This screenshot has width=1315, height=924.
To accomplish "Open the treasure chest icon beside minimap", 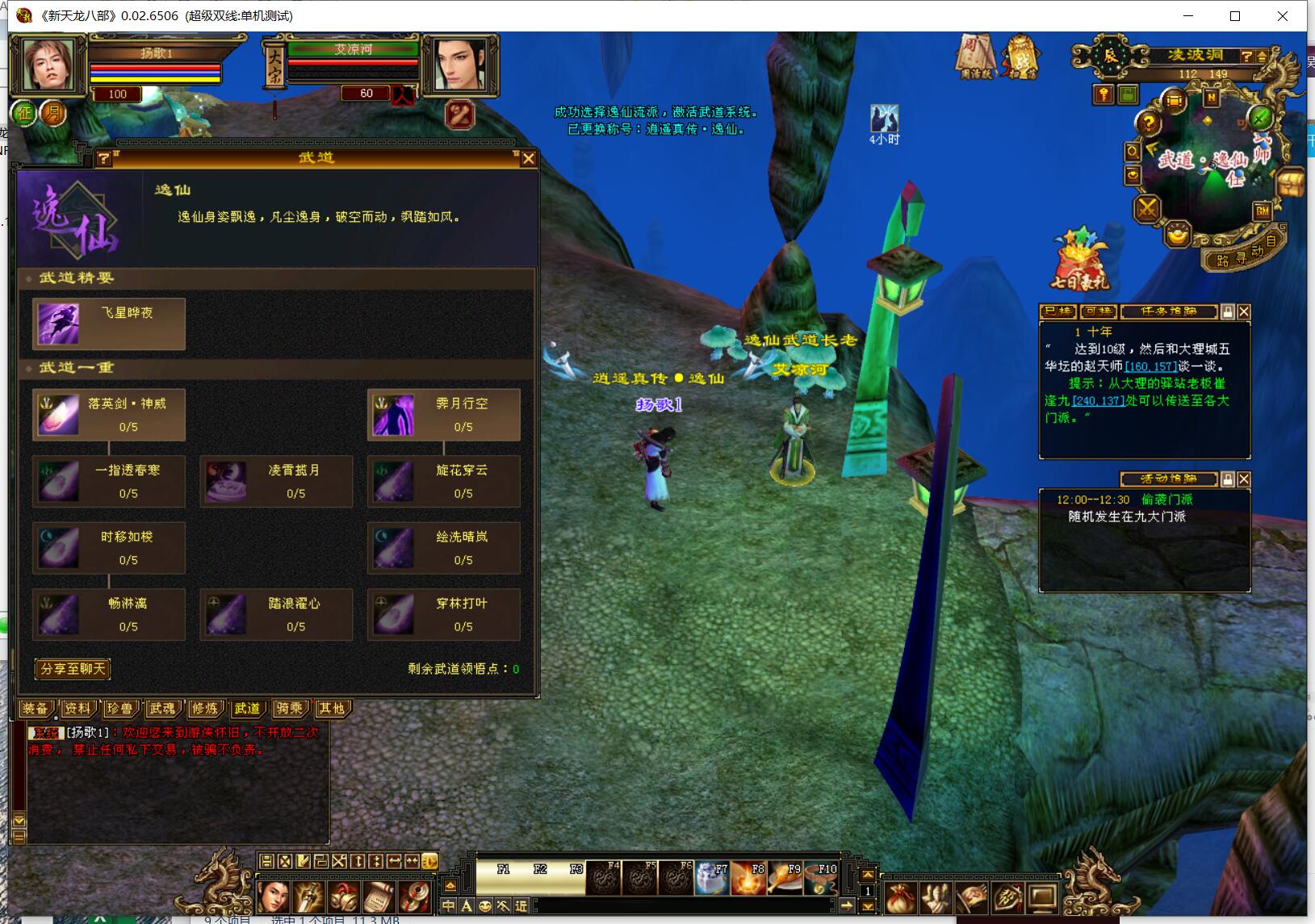I will (1289, 182).
